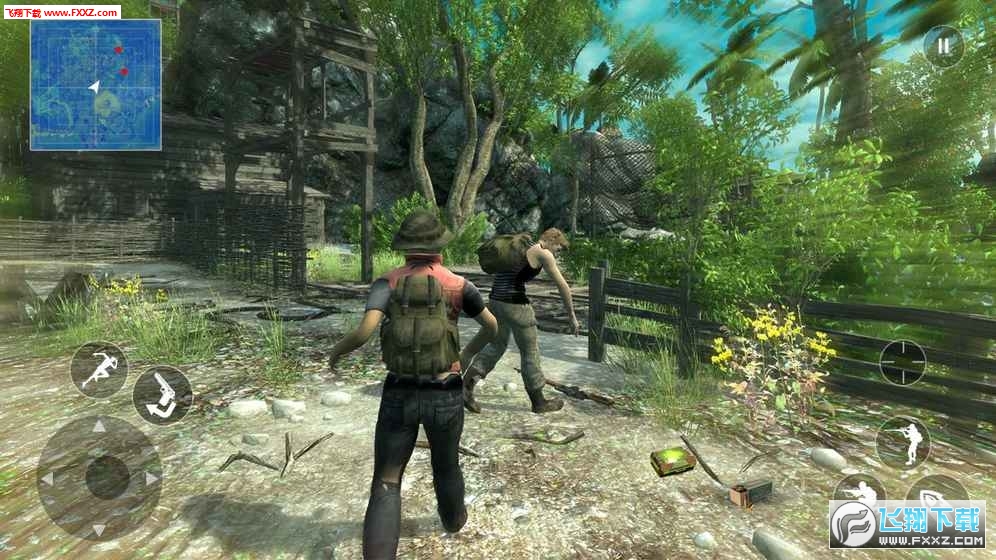Screen dimensions: 996x560
Task: Pause the game with the pause button
Action: tap(942, 46)
